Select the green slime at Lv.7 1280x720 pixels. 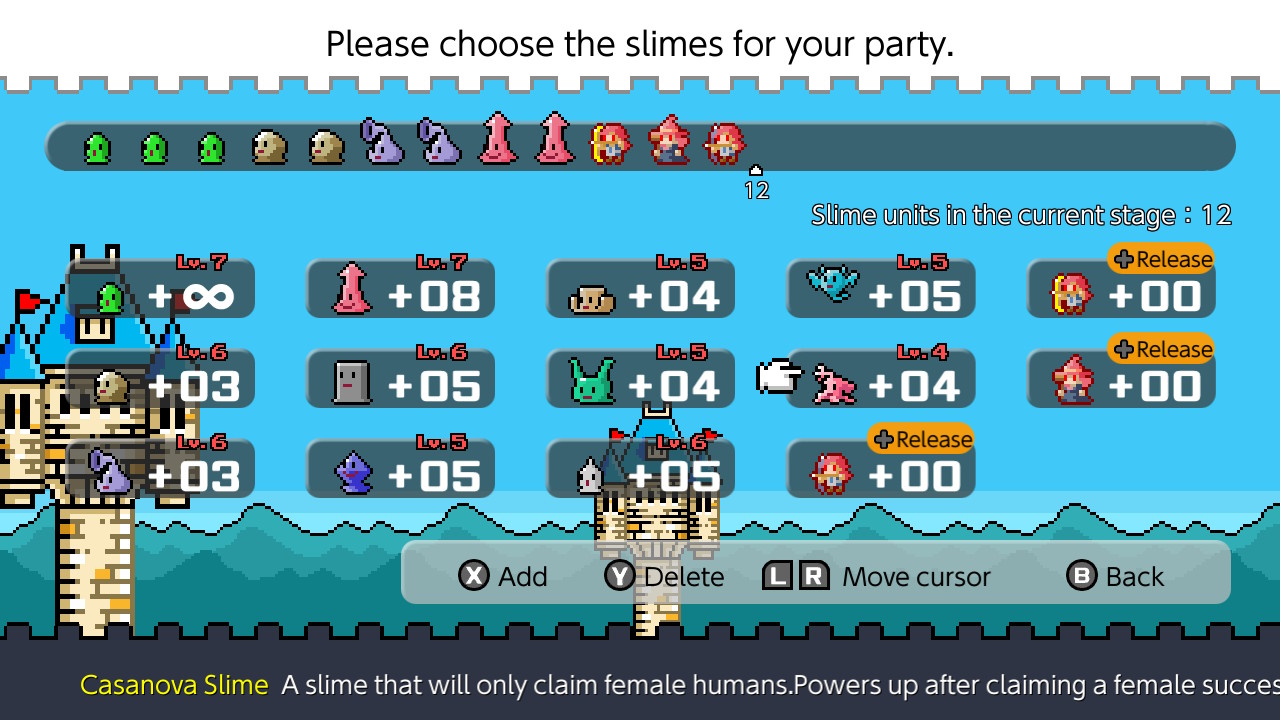160,290
